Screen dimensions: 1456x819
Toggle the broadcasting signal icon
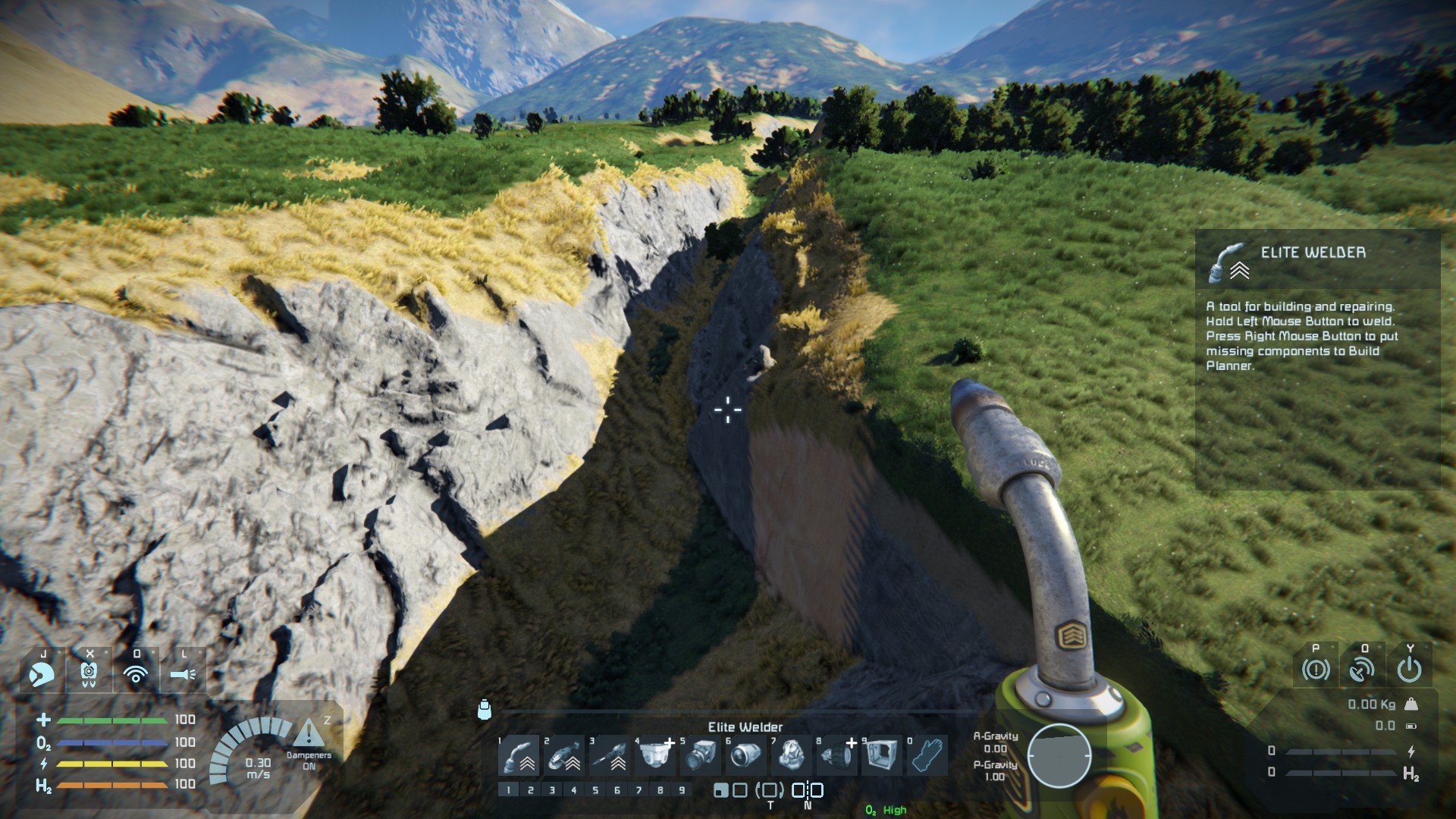tap(136, 673)
